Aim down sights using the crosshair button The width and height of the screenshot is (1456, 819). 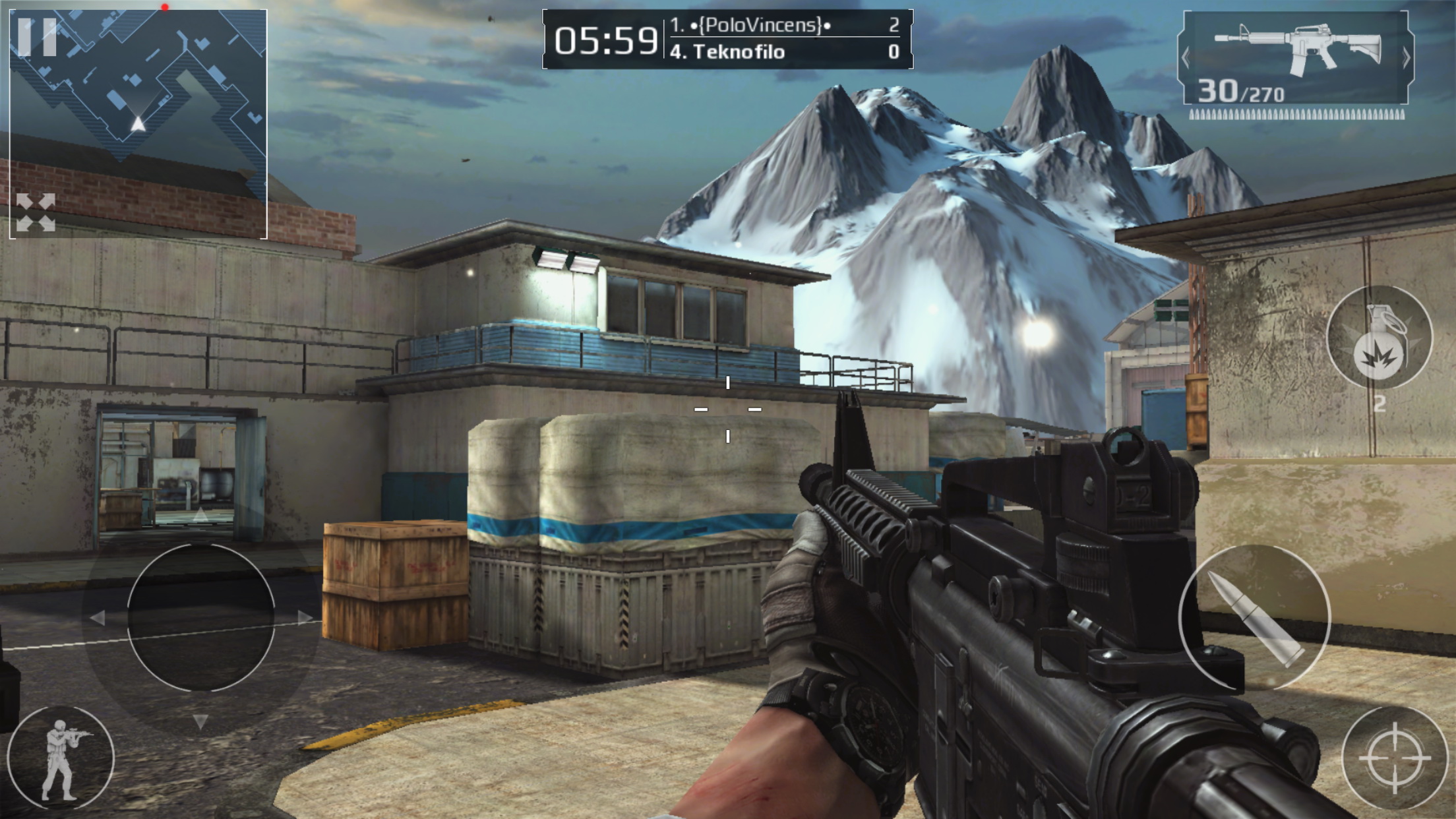point(1394,757)
